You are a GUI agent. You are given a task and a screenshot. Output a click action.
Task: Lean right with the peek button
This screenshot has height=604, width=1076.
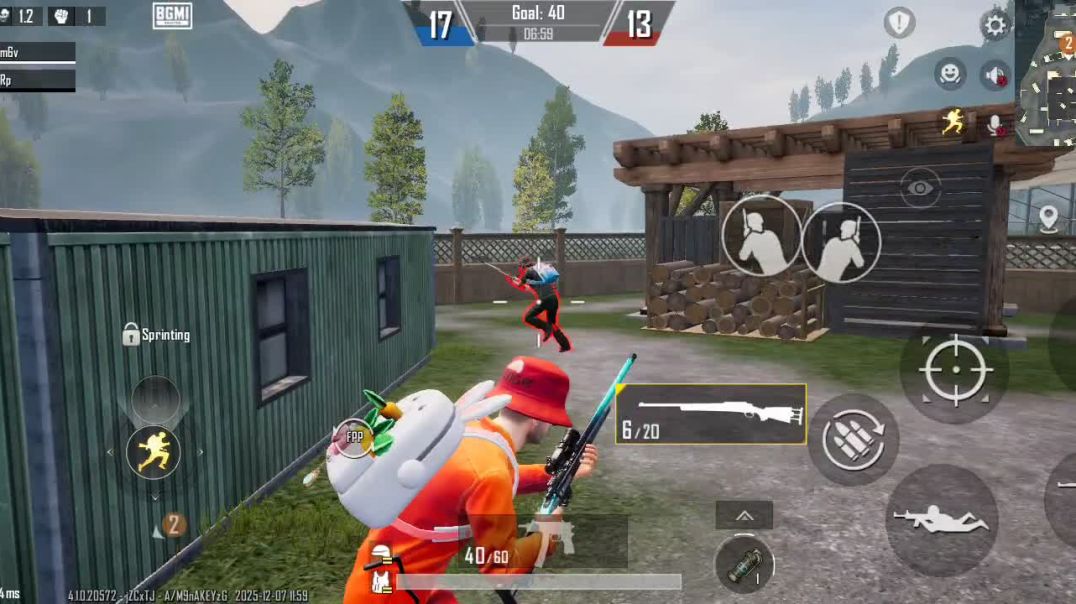(840, 242)
